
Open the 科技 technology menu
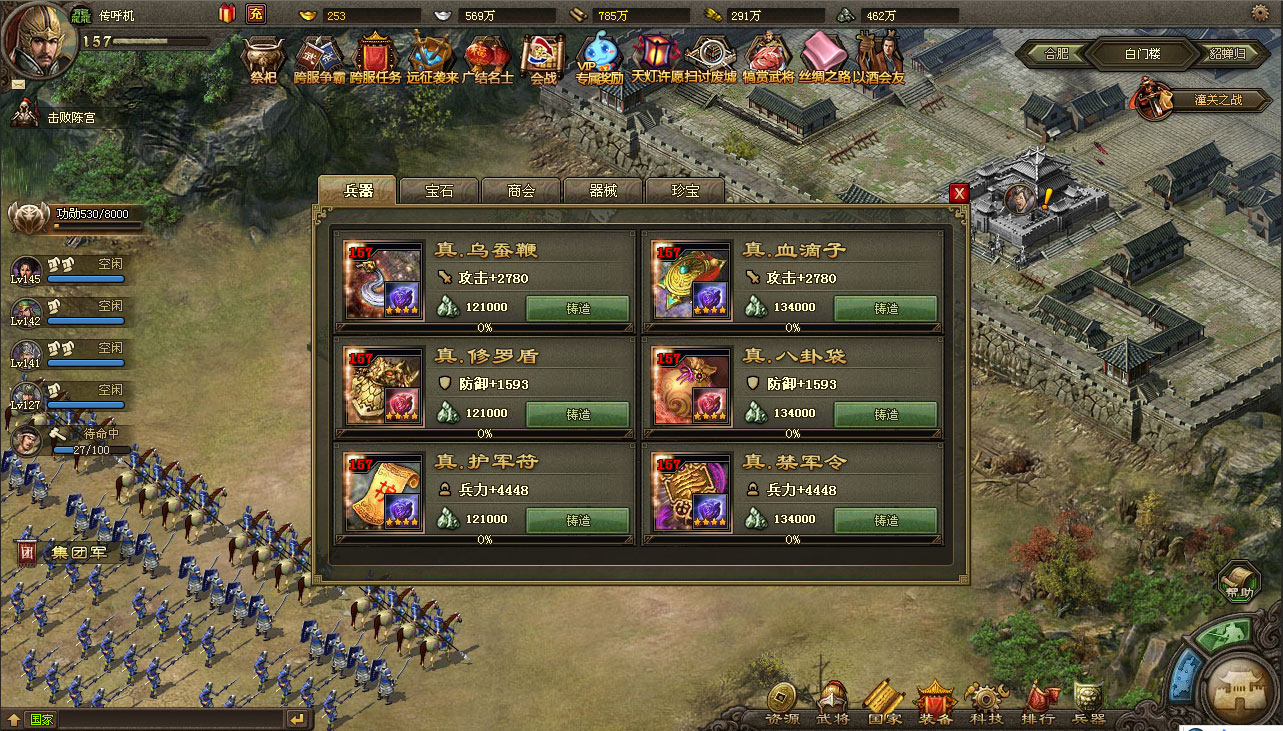click(986, 703)
